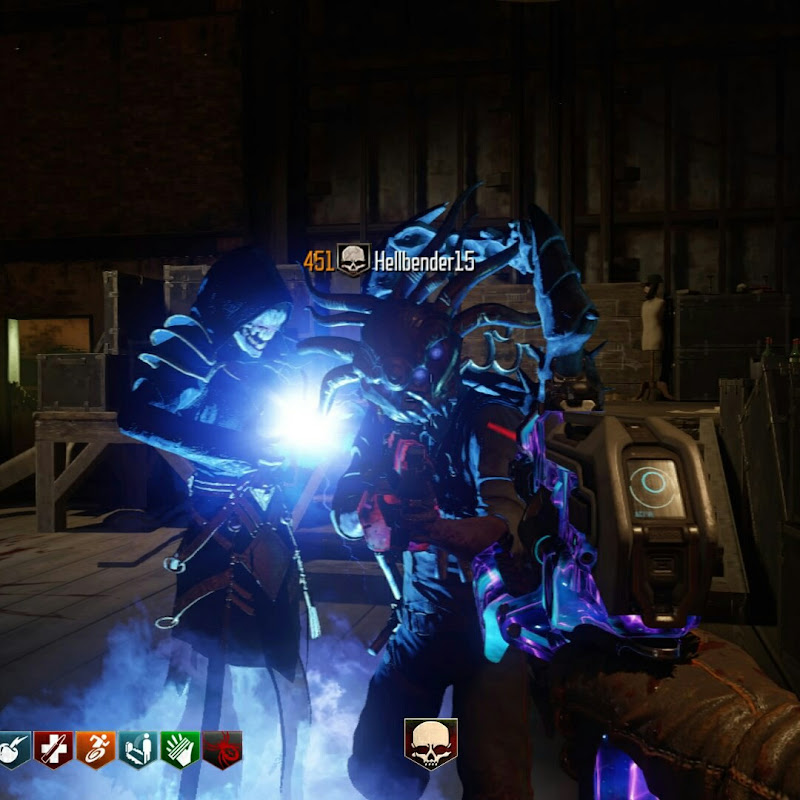Choose the orange Stamin-Up running perk icon
The width and height of the screenshot is (800, 800).
(x=95, y=748)
